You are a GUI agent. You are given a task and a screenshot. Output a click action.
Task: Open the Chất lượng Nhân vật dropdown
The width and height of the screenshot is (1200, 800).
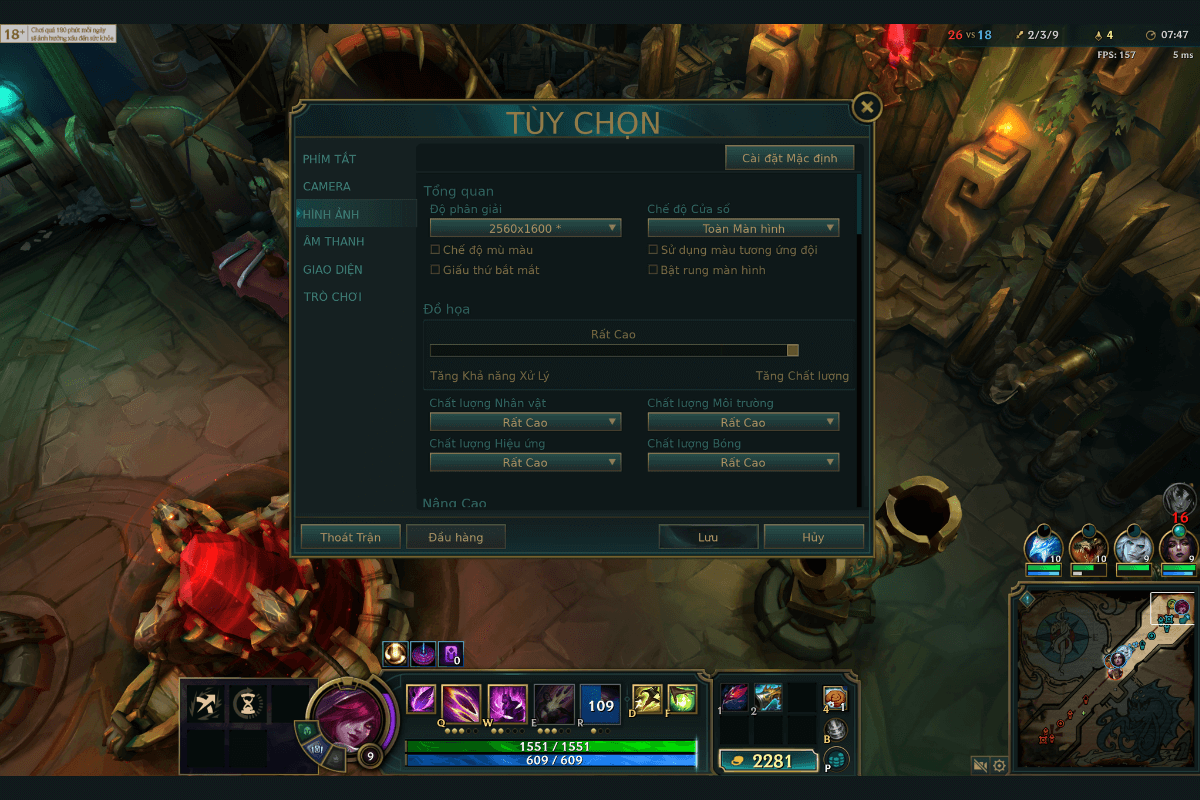525,423
